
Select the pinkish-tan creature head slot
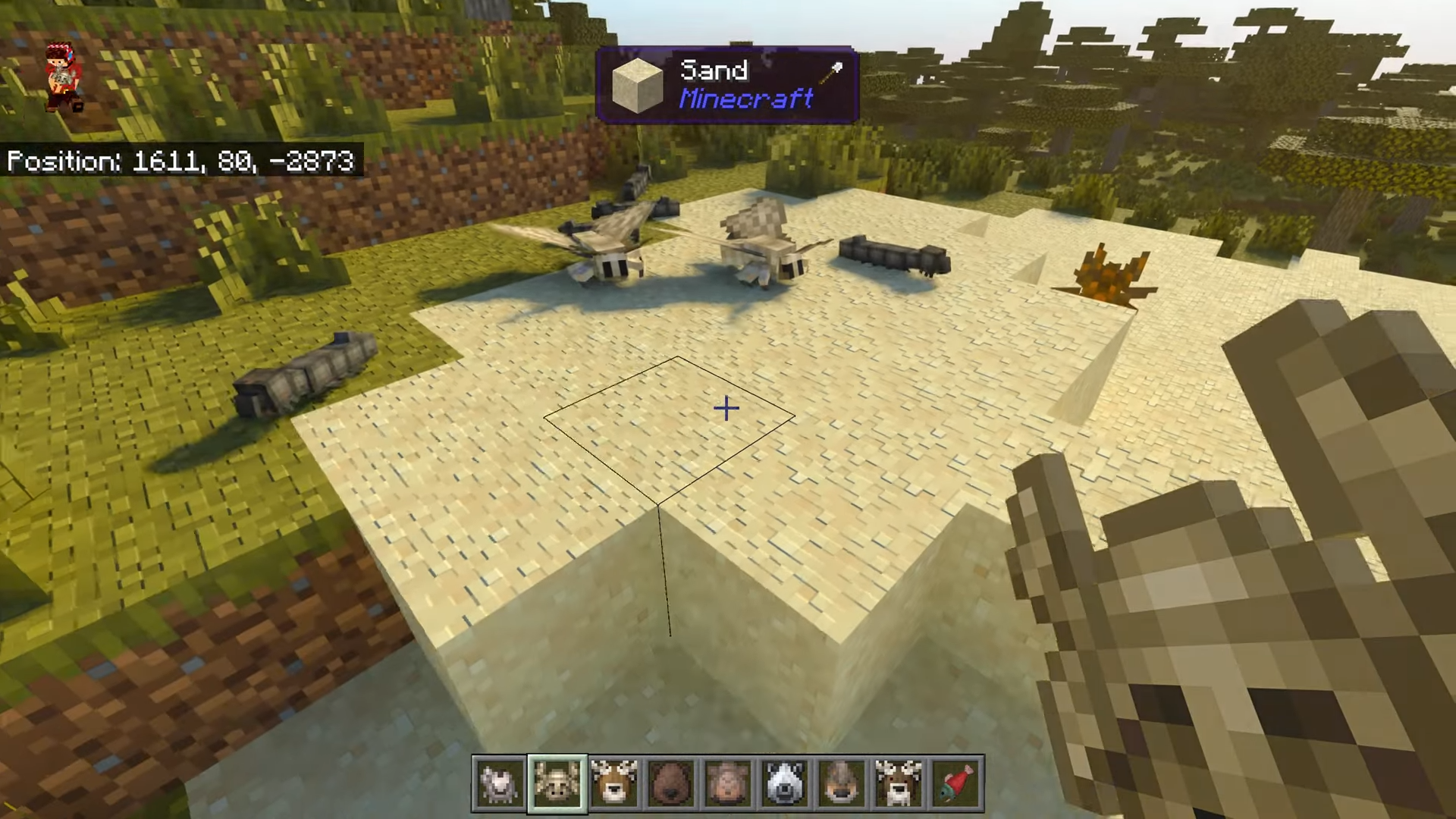[x=728, y=783]
